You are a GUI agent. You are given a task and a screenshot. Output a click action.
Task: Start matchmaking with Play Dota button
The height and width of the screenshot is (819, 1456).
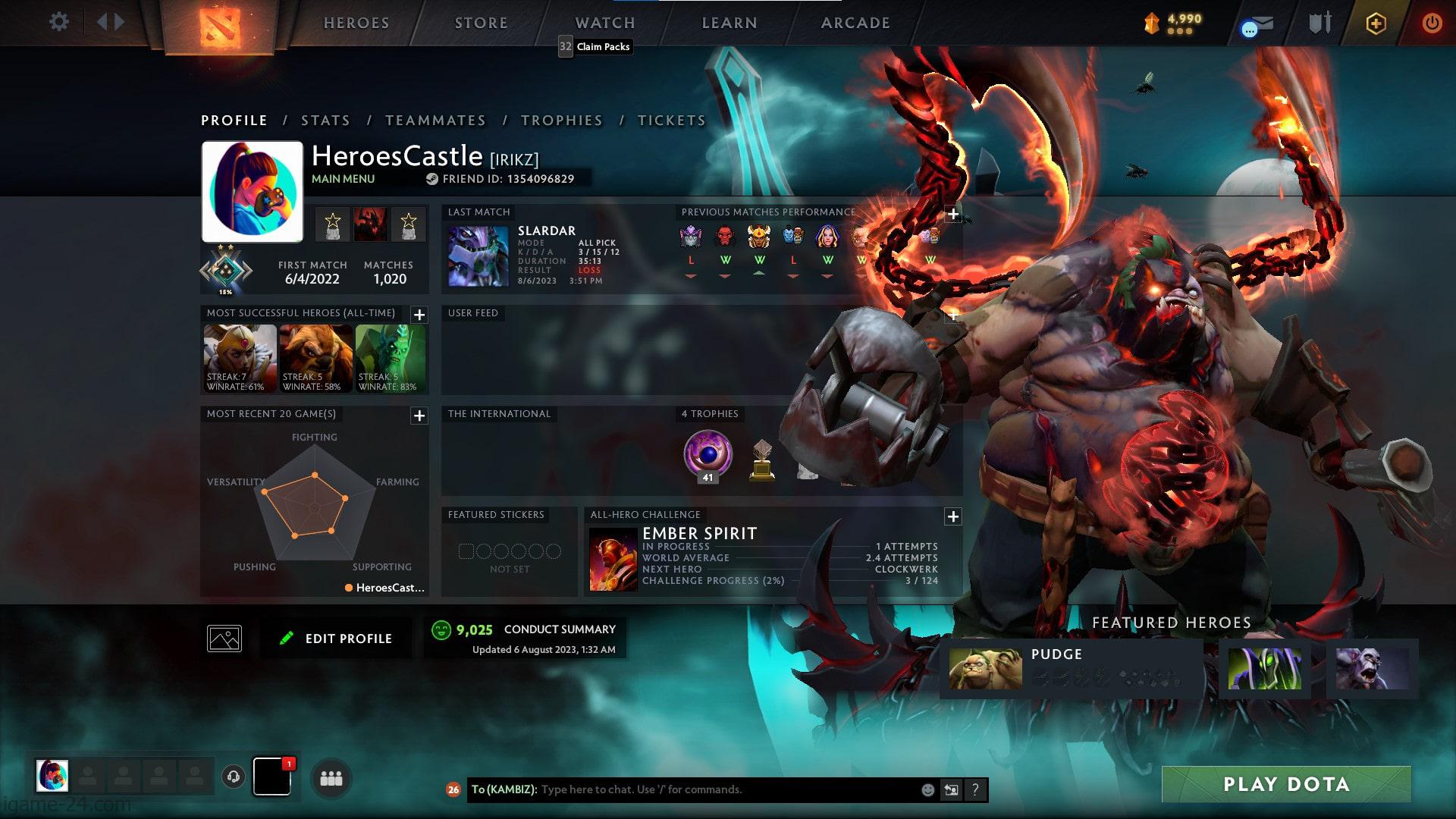(1286, 784)
